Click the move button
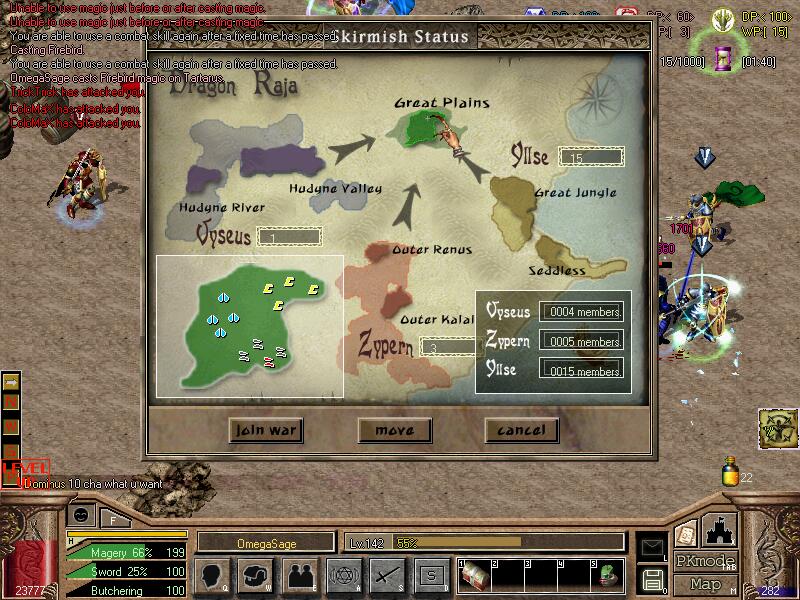Image resolution: width=800 pixels, height=600 pixels. click(x=394, y=430)
